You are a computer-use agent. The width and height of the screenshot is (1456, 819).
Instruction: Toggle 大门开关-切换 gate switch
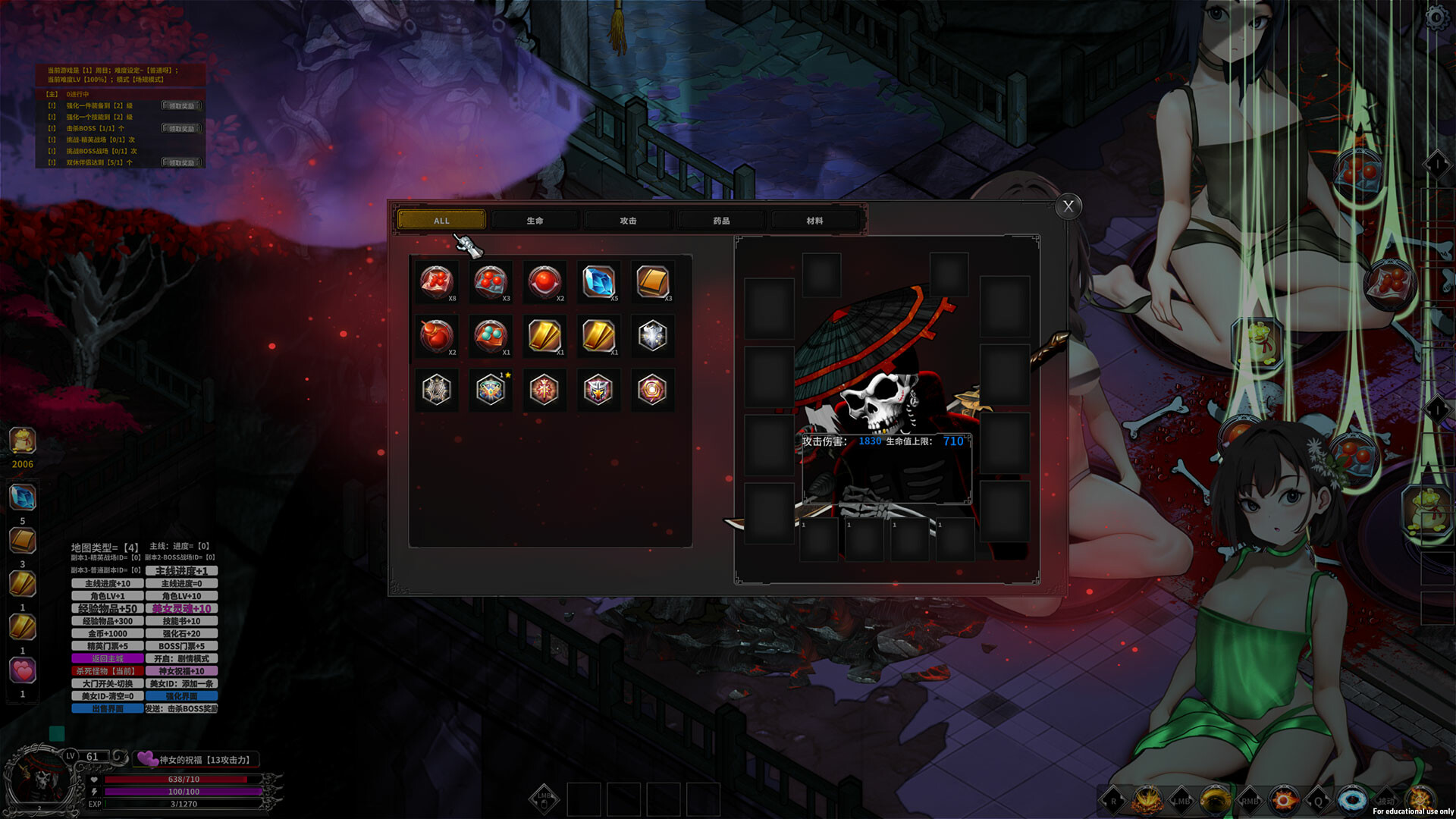(107, 683)
